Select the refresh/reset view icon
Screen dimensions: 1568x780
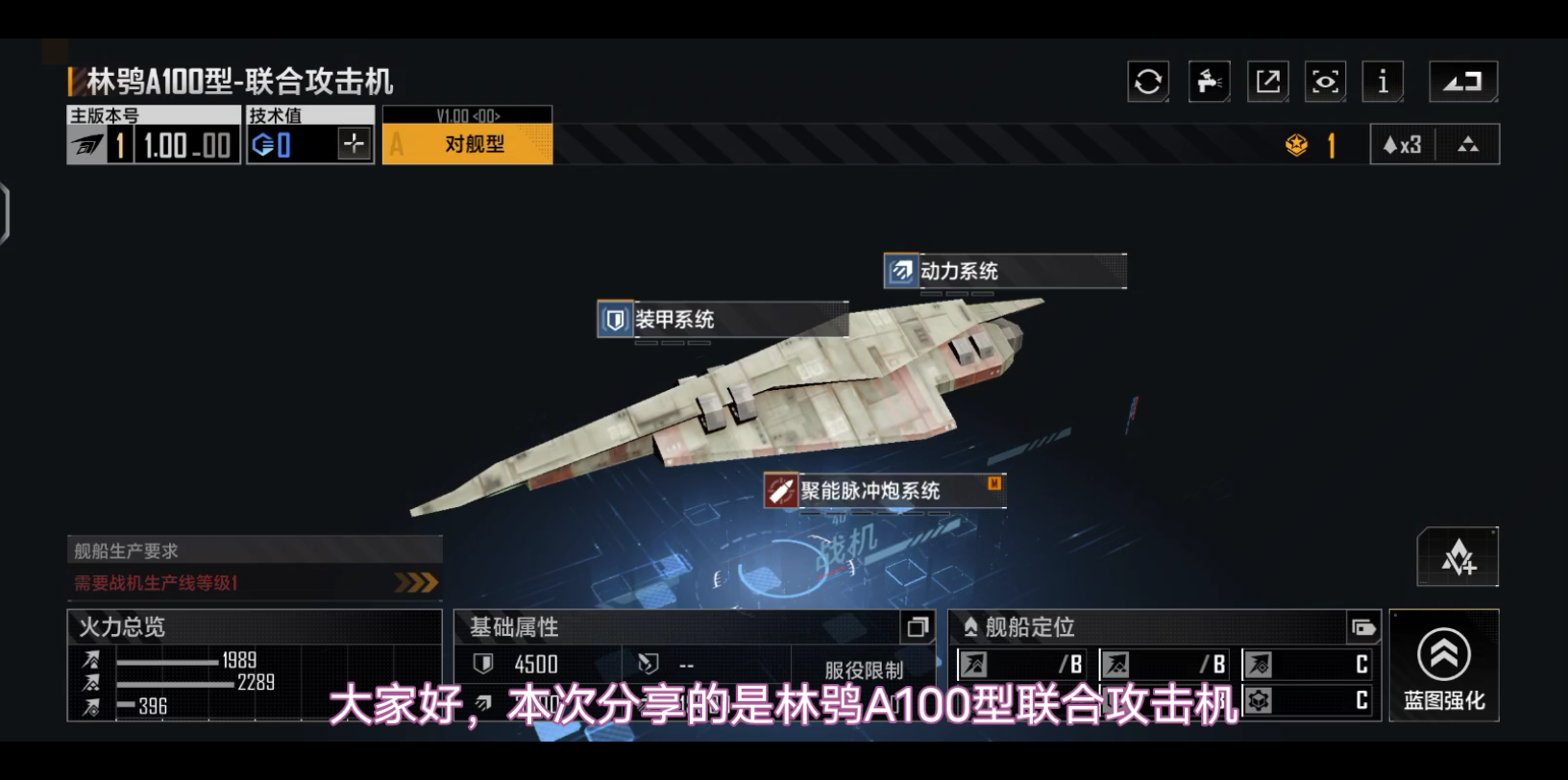click(x=1147, y=81)
